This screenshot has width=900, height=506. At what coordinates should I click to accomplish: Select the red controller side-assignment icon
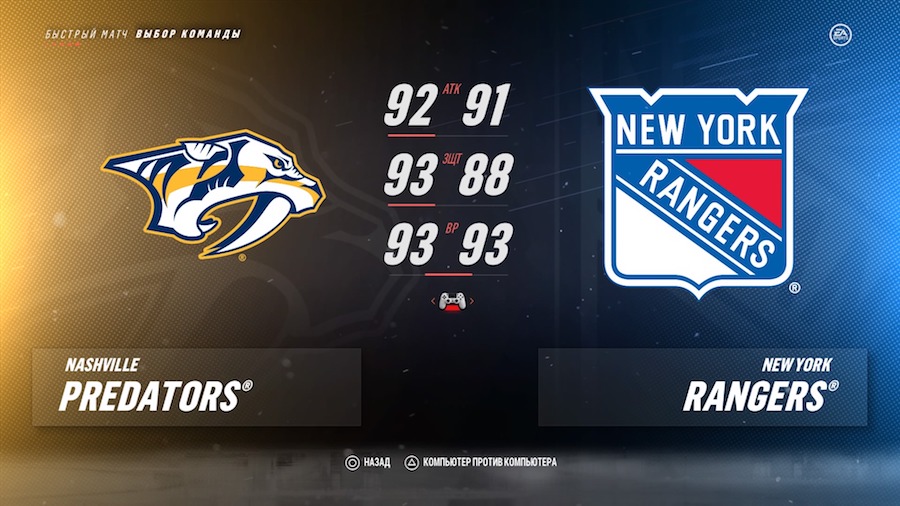tap(451, 300)
